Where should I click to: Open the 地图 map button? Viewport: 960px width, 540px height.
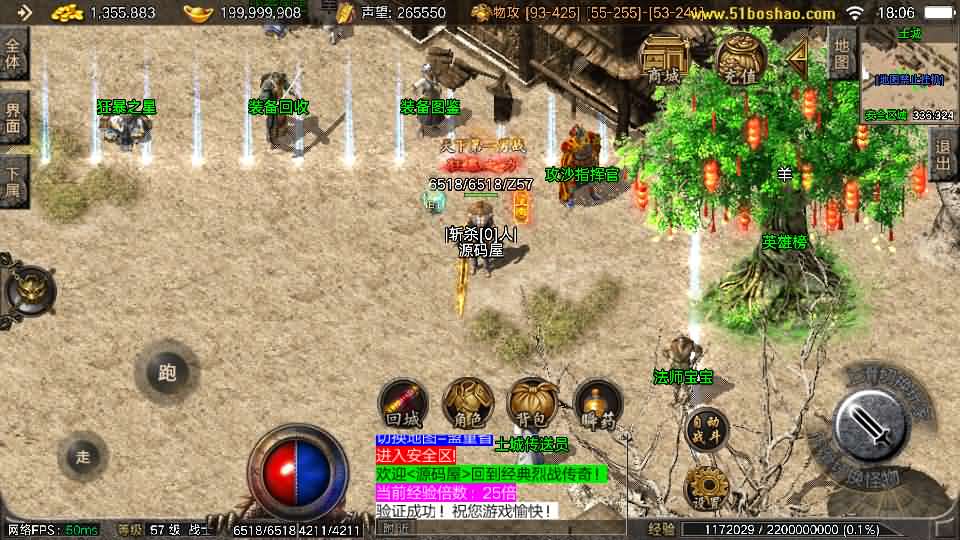pyautogui.click(x=842, y=53)
